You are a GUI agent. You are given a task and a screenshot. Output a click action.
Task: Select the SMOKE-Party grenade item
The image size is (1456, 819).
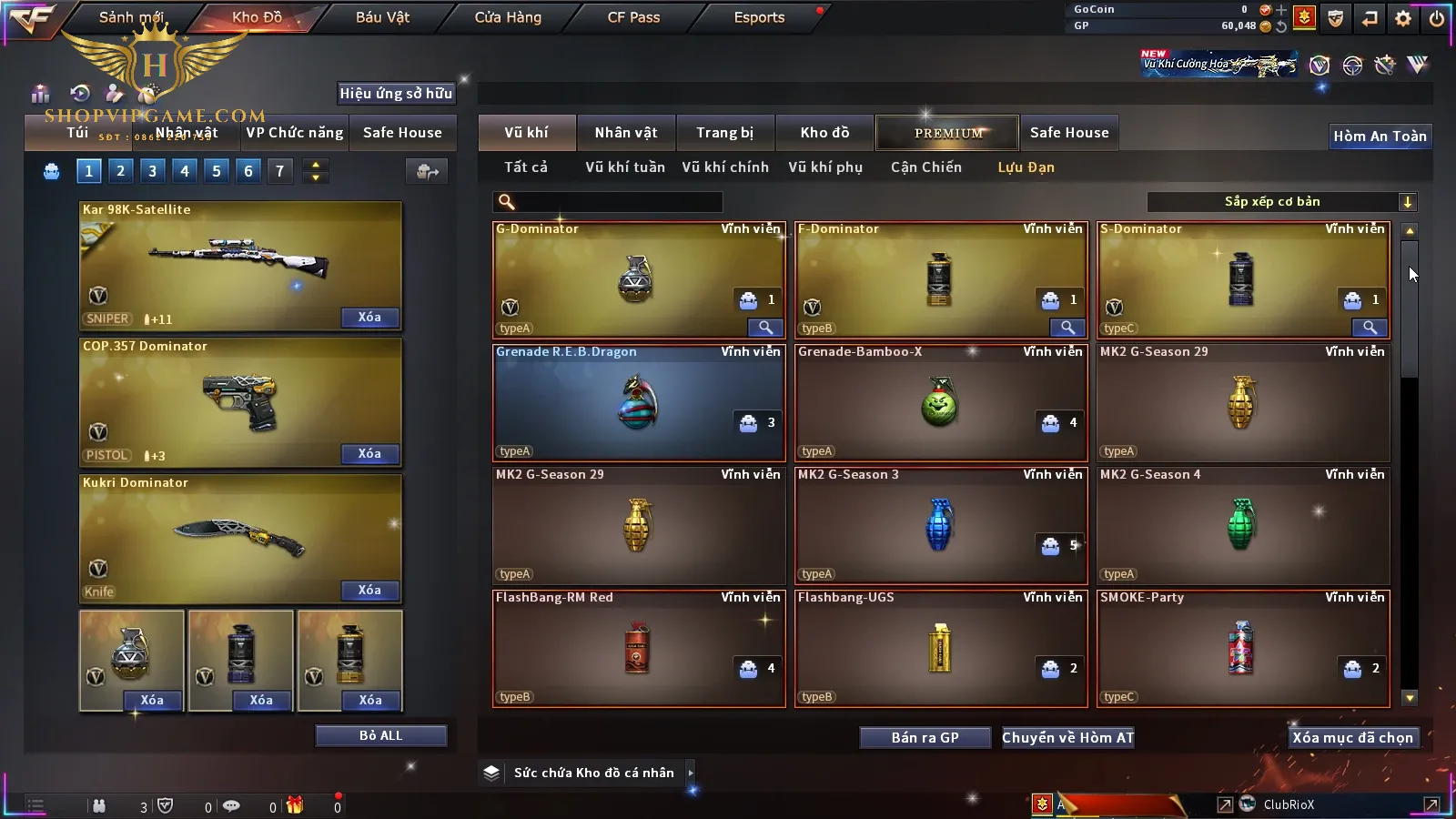click(1242, 648)
